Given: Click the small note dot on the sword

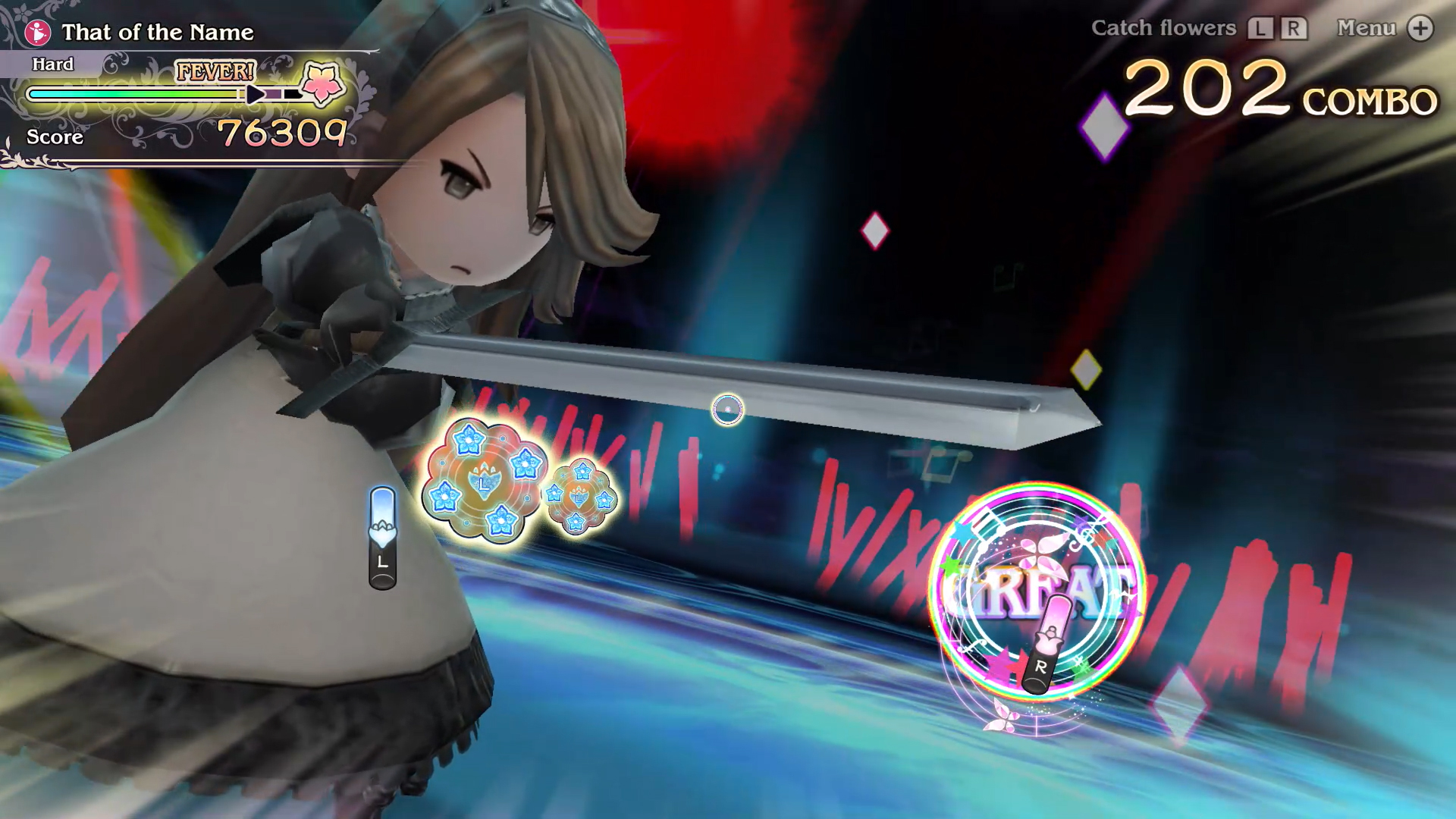Looking at the screenshot, I should coord(726,410).
